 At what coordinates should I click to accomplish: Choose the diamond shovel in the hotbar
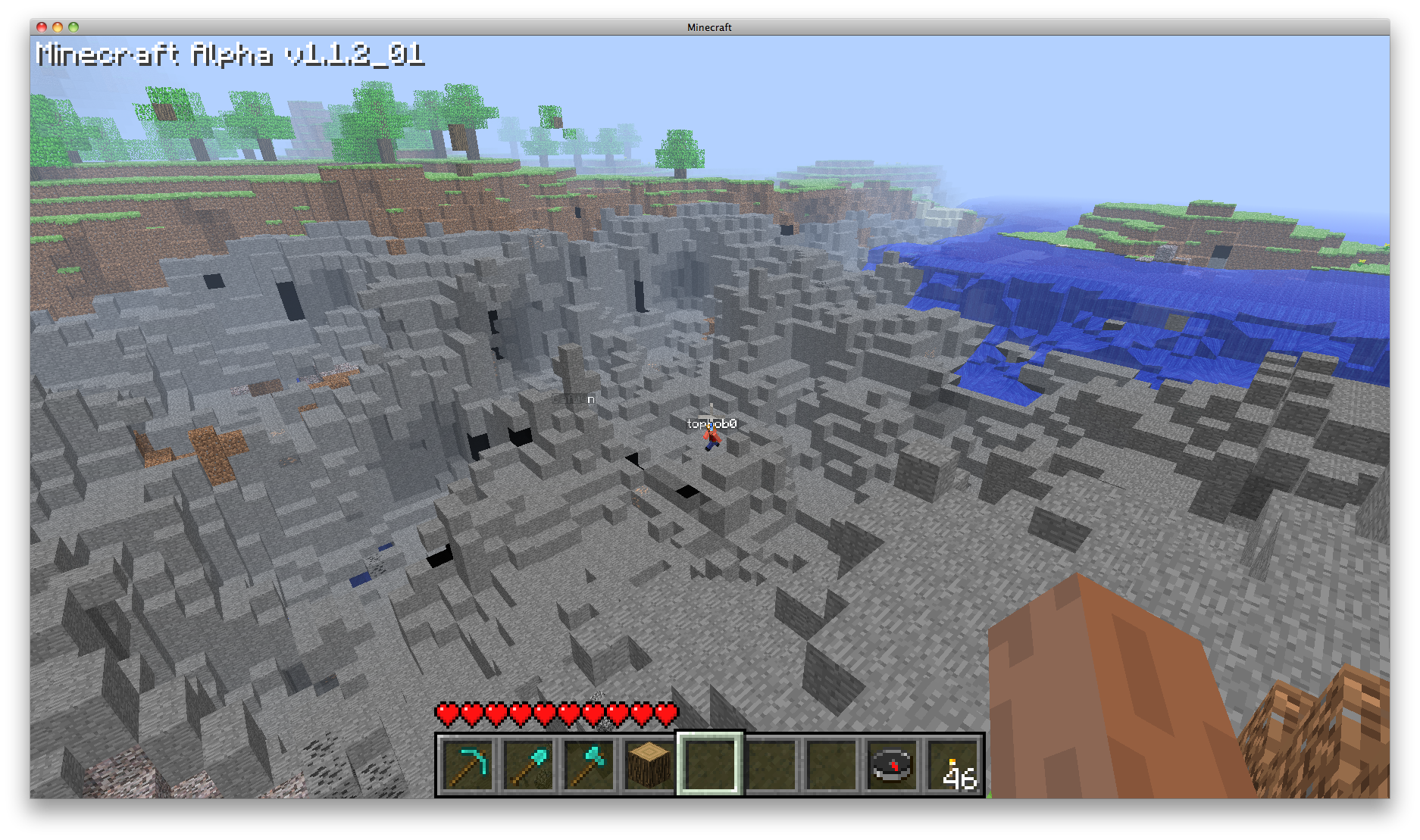528,765
